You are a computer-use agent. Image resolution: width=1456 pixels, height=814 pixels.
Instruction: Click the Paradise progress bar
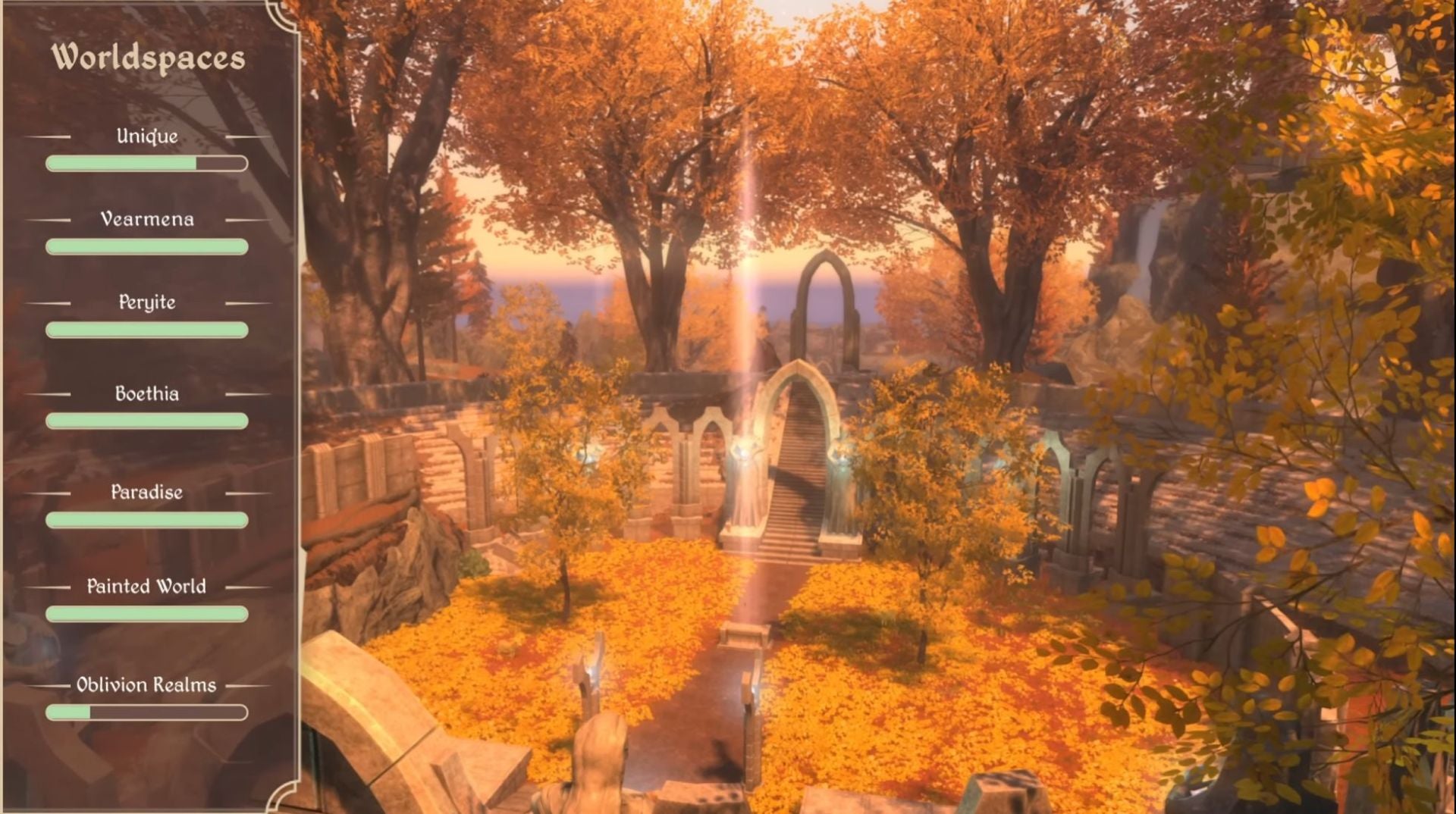point(146,520)
